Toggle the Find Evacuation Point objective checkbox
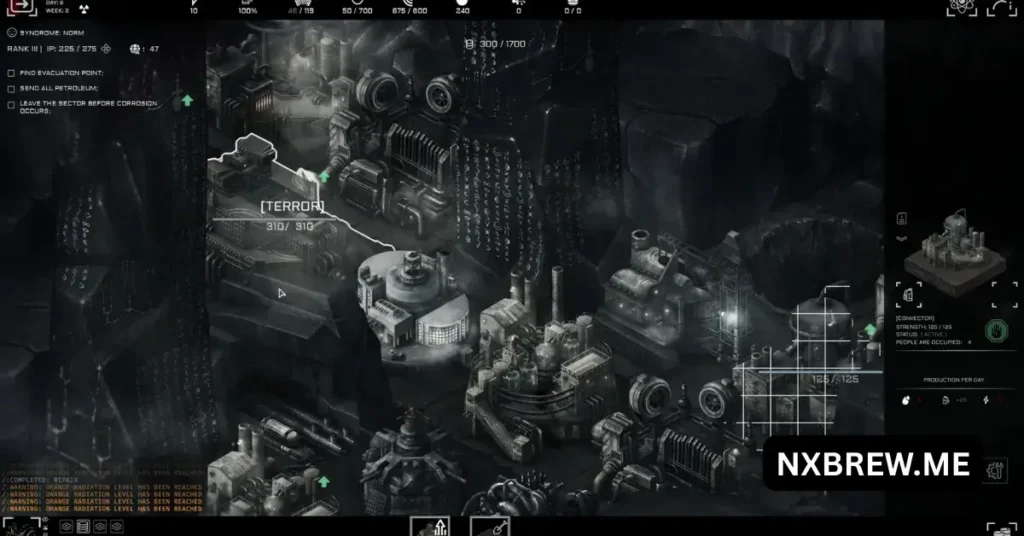Viewport: 1024px width, 536px height. tap(11, 73)
